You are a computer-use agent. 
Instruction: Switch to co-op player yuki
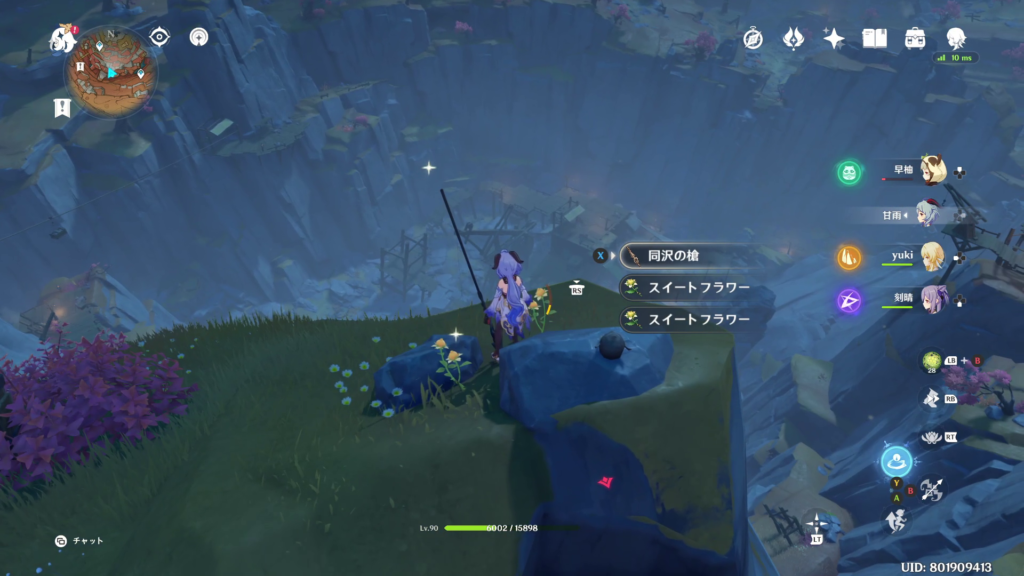click(x=931, y=257)
